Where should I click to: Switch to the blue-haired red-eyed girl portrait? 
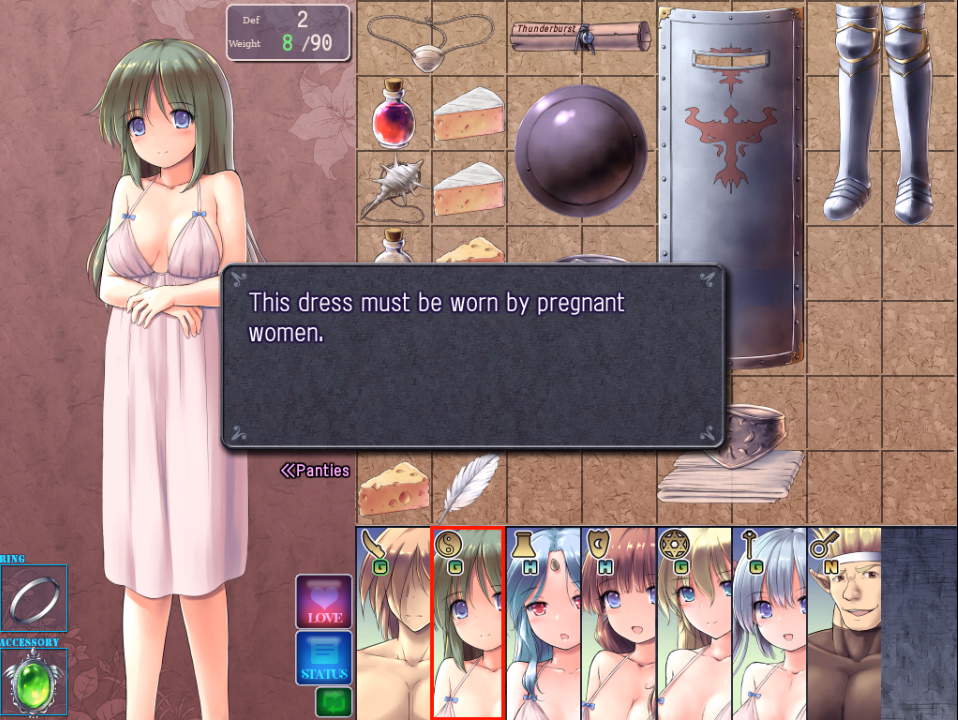tap(543, 623)
